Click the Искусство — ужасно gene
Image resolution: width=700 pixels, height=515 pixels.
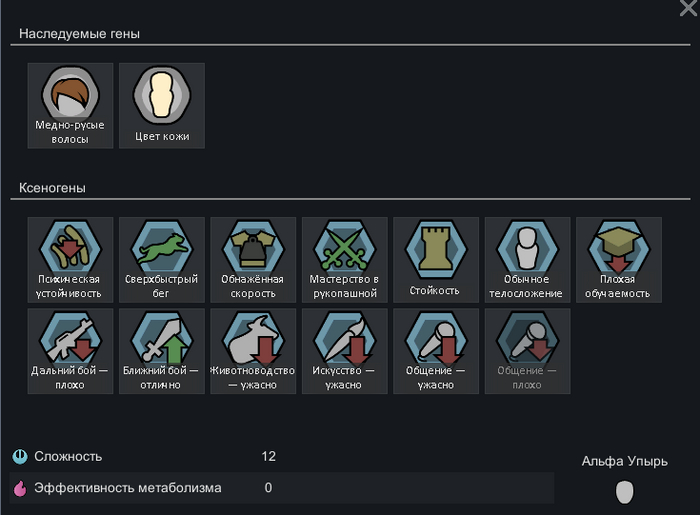(344, 351)
